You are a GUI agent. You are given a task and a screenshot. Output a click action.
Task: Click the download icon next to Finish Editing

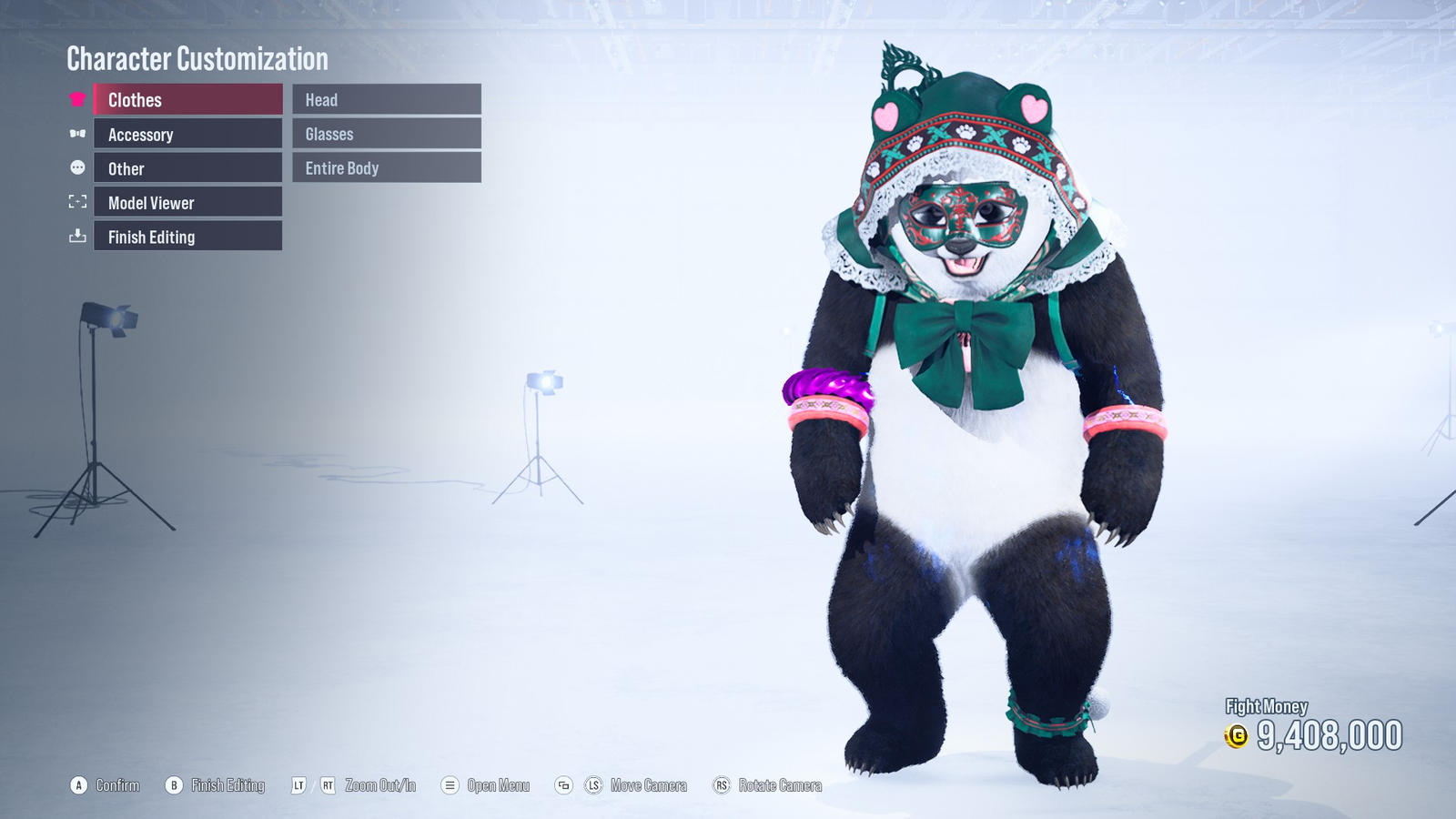click(x=77, y=237)
